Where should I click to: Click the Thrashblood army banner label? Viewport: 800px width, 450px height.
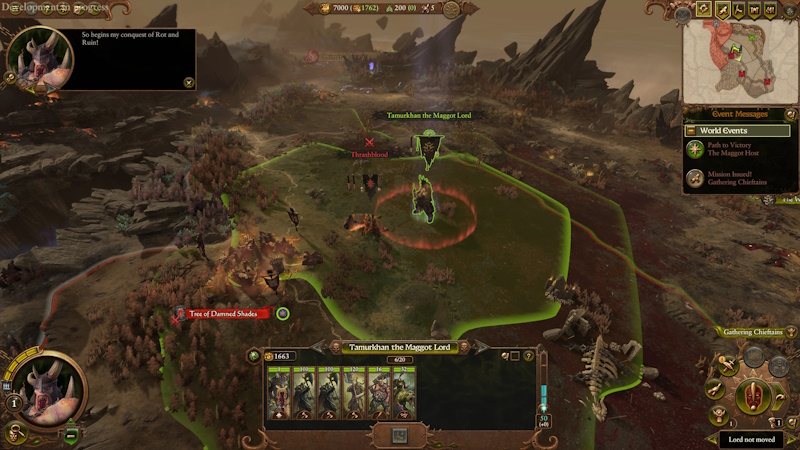(x=369, y=155)
